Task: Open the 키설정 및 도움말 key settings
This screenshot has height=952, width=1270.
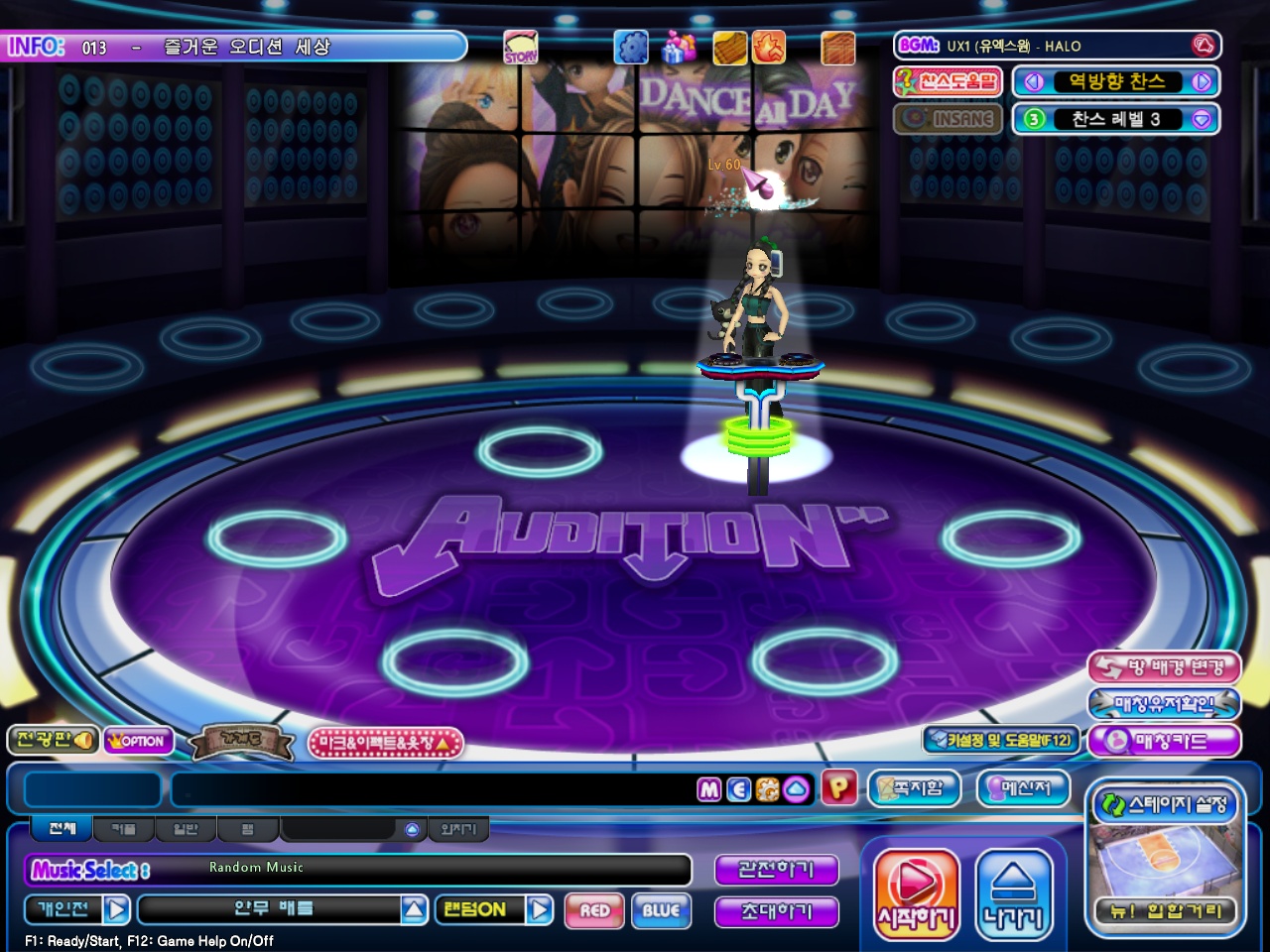Action: coord(1000,740)
